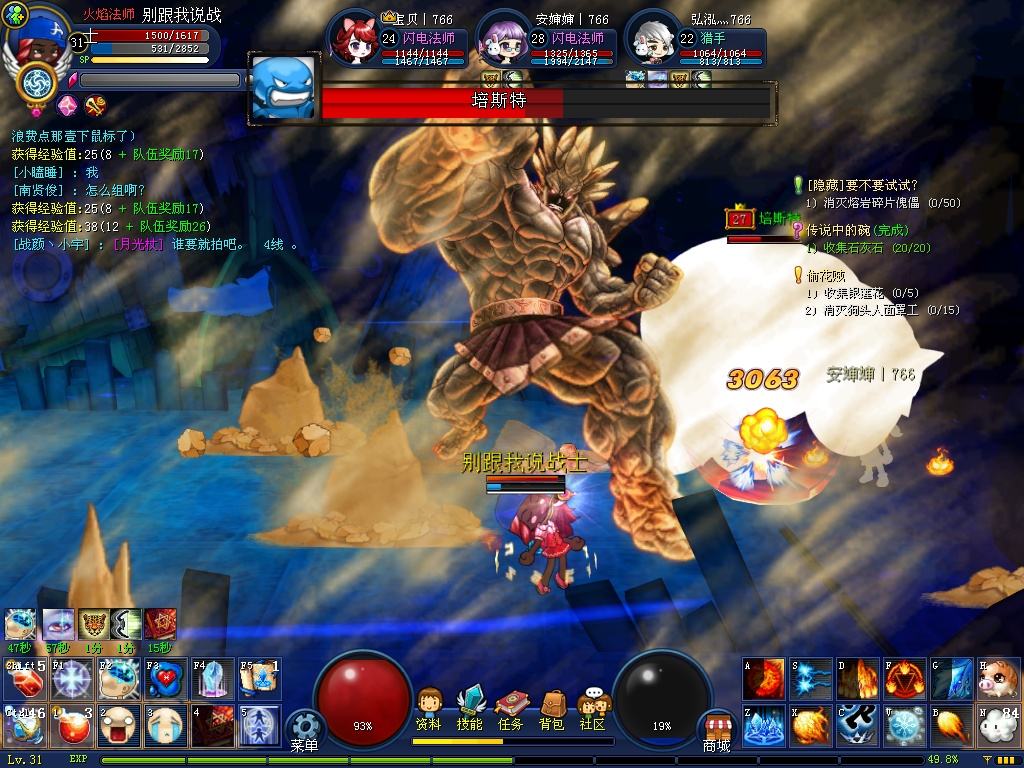The image size is (1024, 768).
Task: Click the party icon above player portrait
Action: click(16, 15)
